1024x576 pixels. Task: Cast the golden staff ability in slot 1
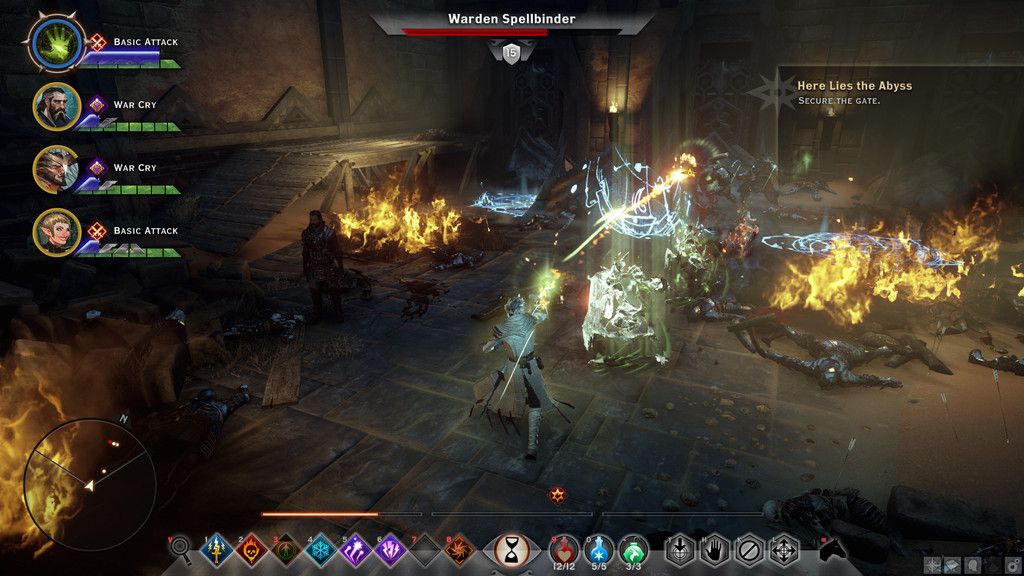click(217, 549)
